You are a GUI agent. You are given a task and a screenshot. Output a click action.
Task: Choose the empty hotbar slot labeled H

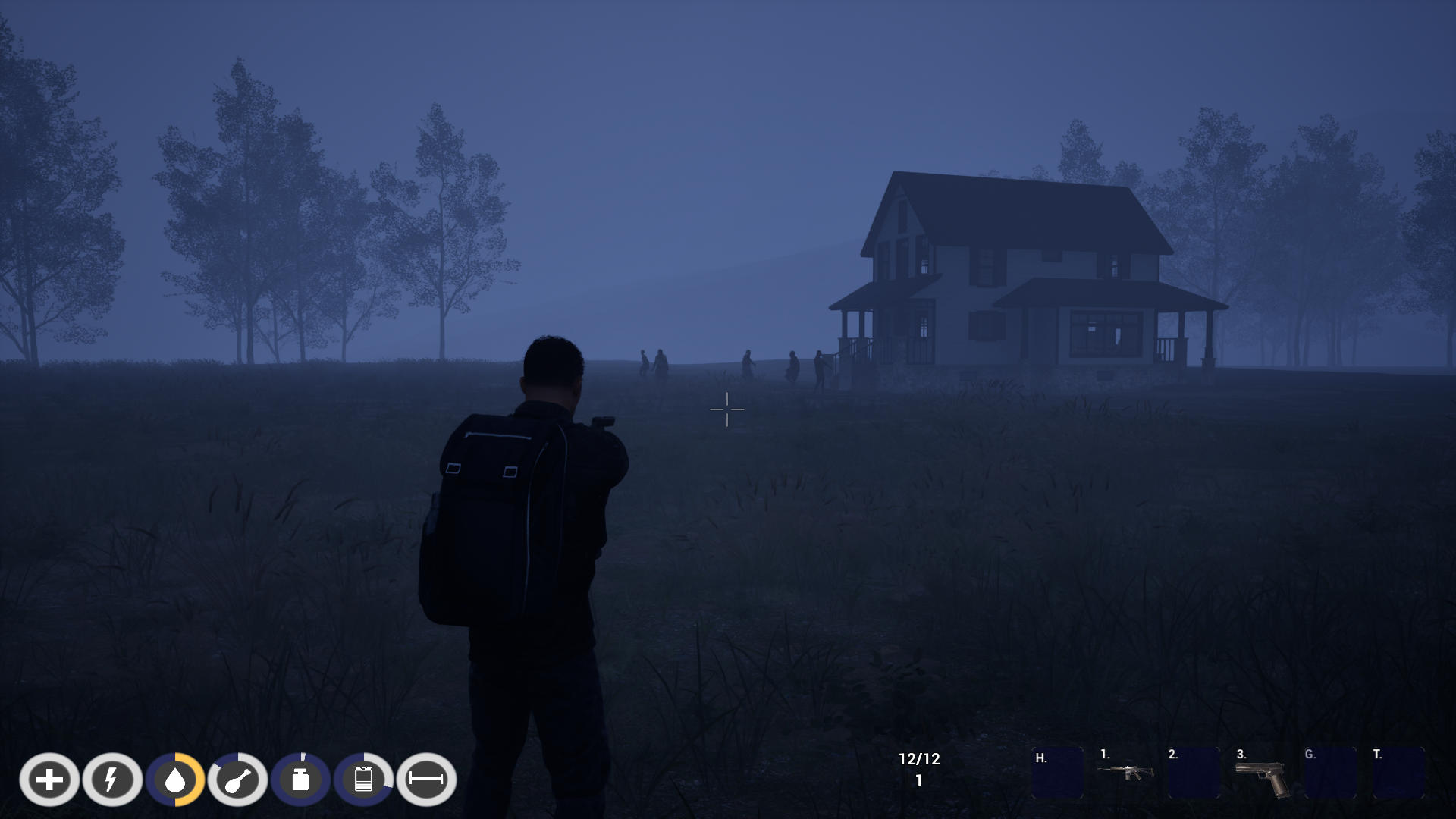[x=1057, y=773]
